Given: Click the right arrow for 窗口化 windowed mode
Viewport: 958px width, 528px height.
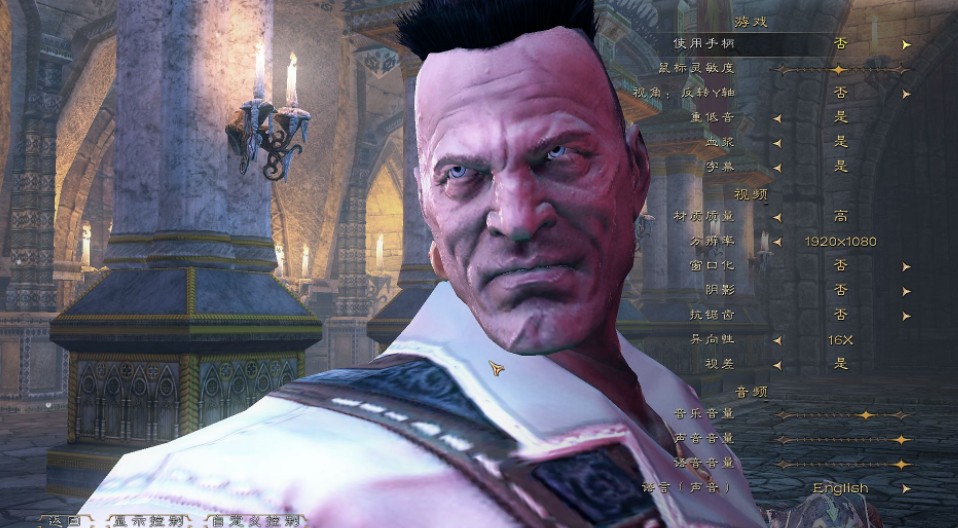Looking at the screenshot, I should click(x=906, y=266).
